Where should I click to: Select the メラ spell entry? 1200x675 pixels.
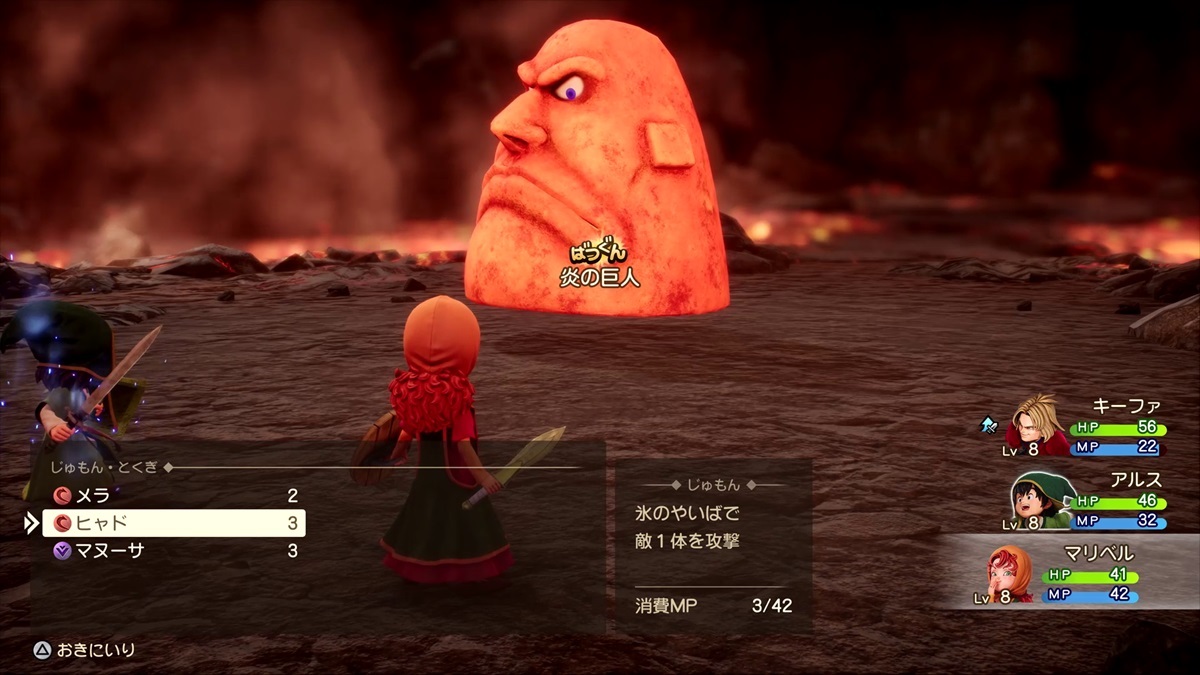[x=170, y=496]
